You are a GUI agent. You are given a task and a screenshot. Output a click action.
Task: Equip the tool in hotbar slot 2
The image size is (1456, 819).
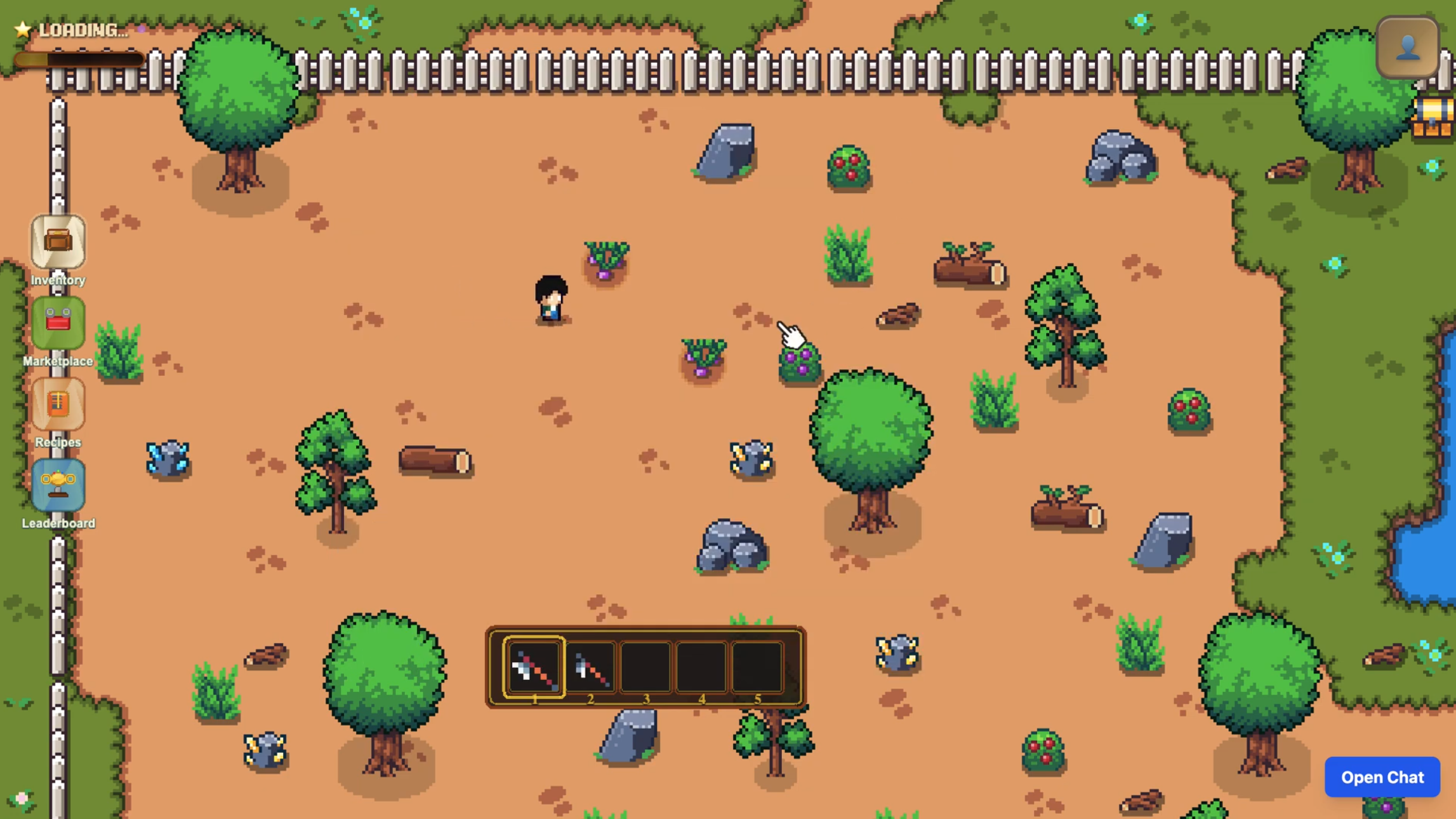click(590, 668)
